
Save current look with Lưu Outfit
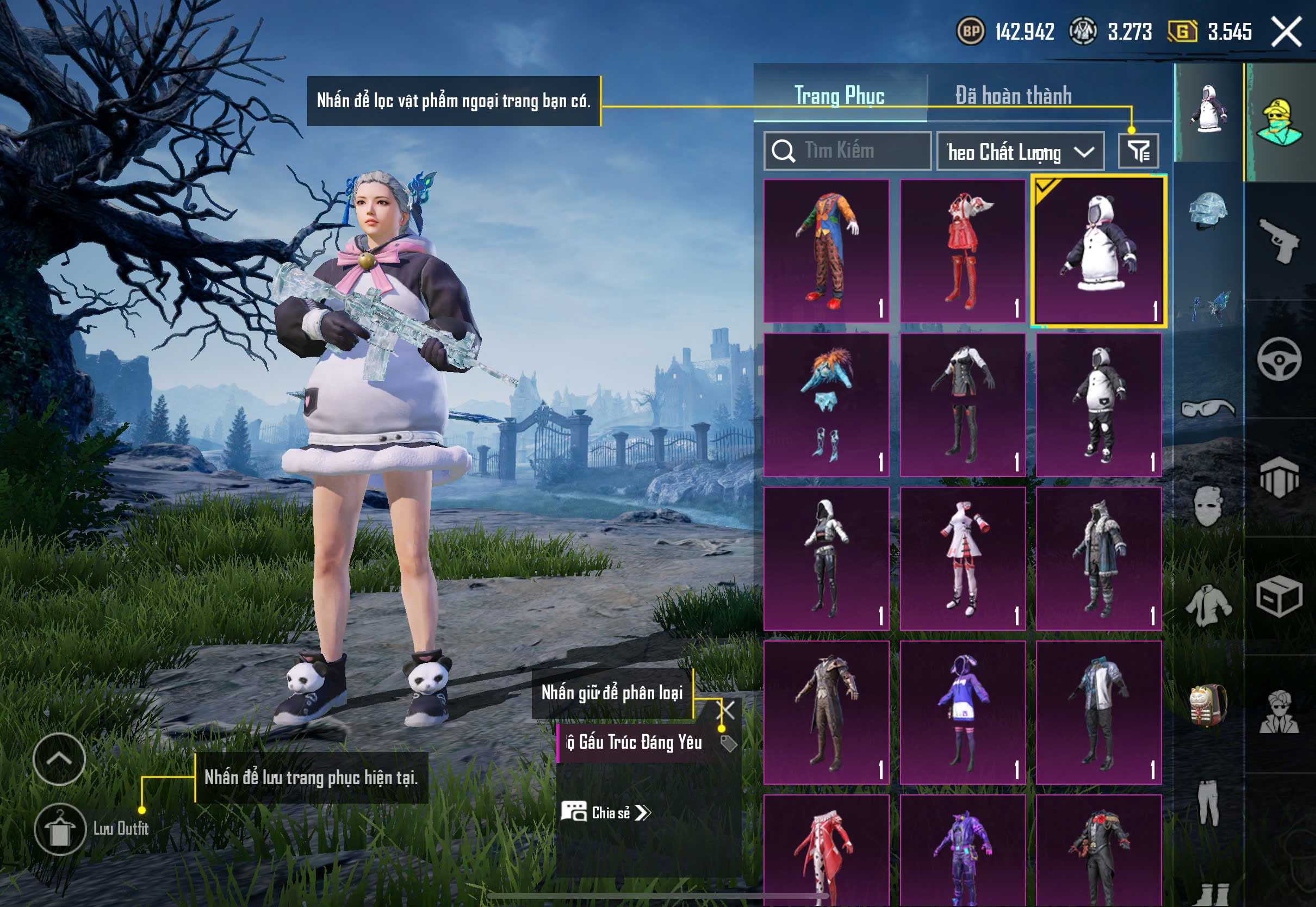[60, 829]
